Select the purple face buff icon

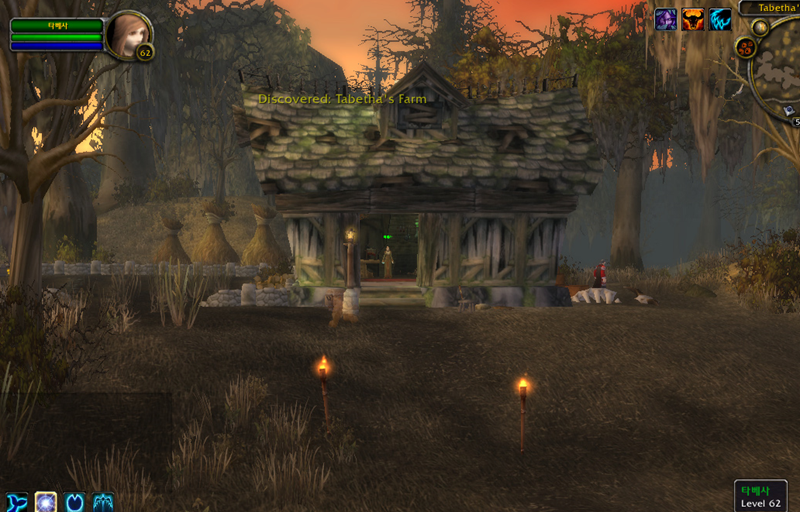point(666,19)
